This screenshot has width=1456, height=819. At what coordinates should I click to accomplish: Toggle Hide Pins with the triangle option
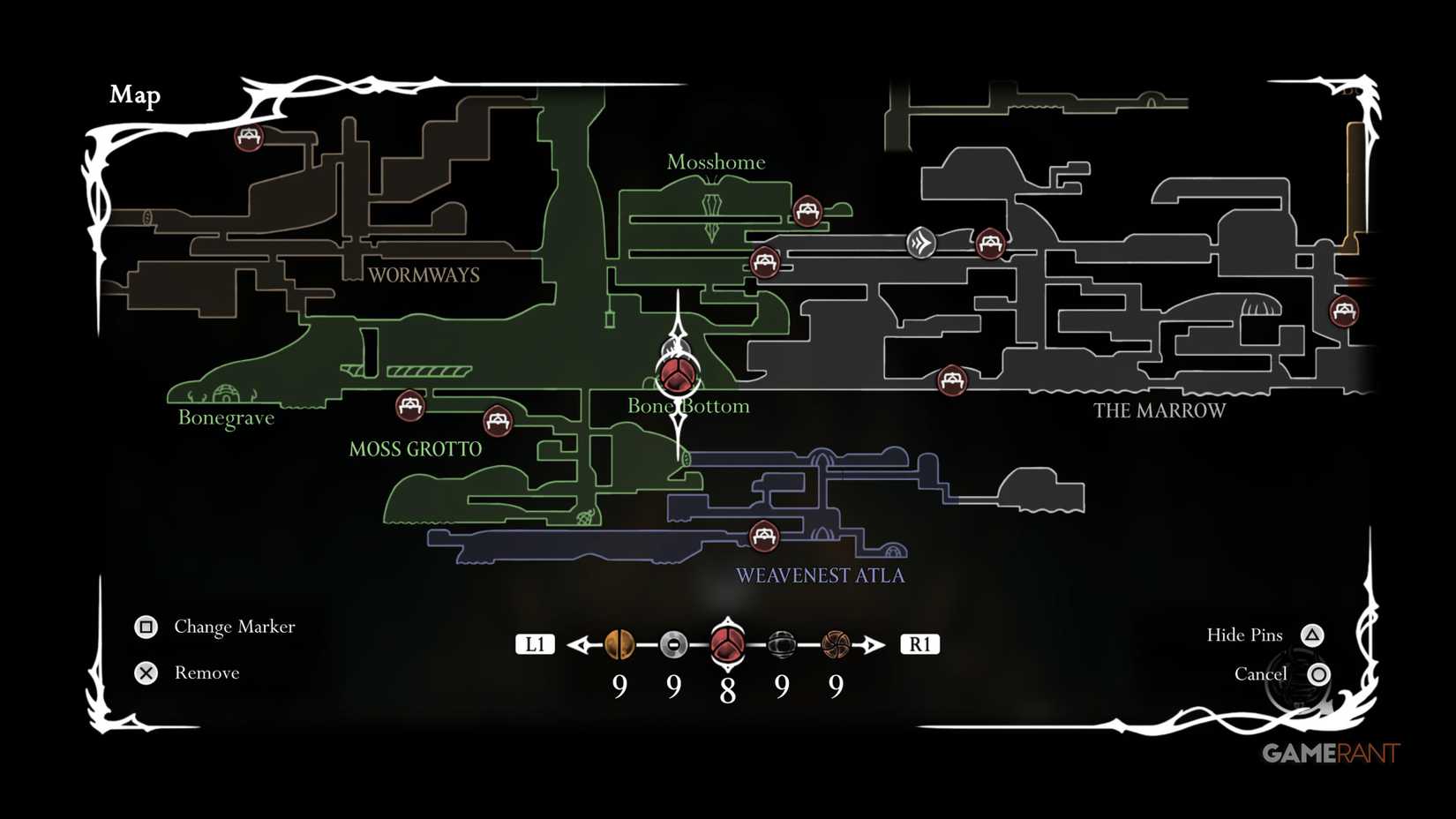1312,635
